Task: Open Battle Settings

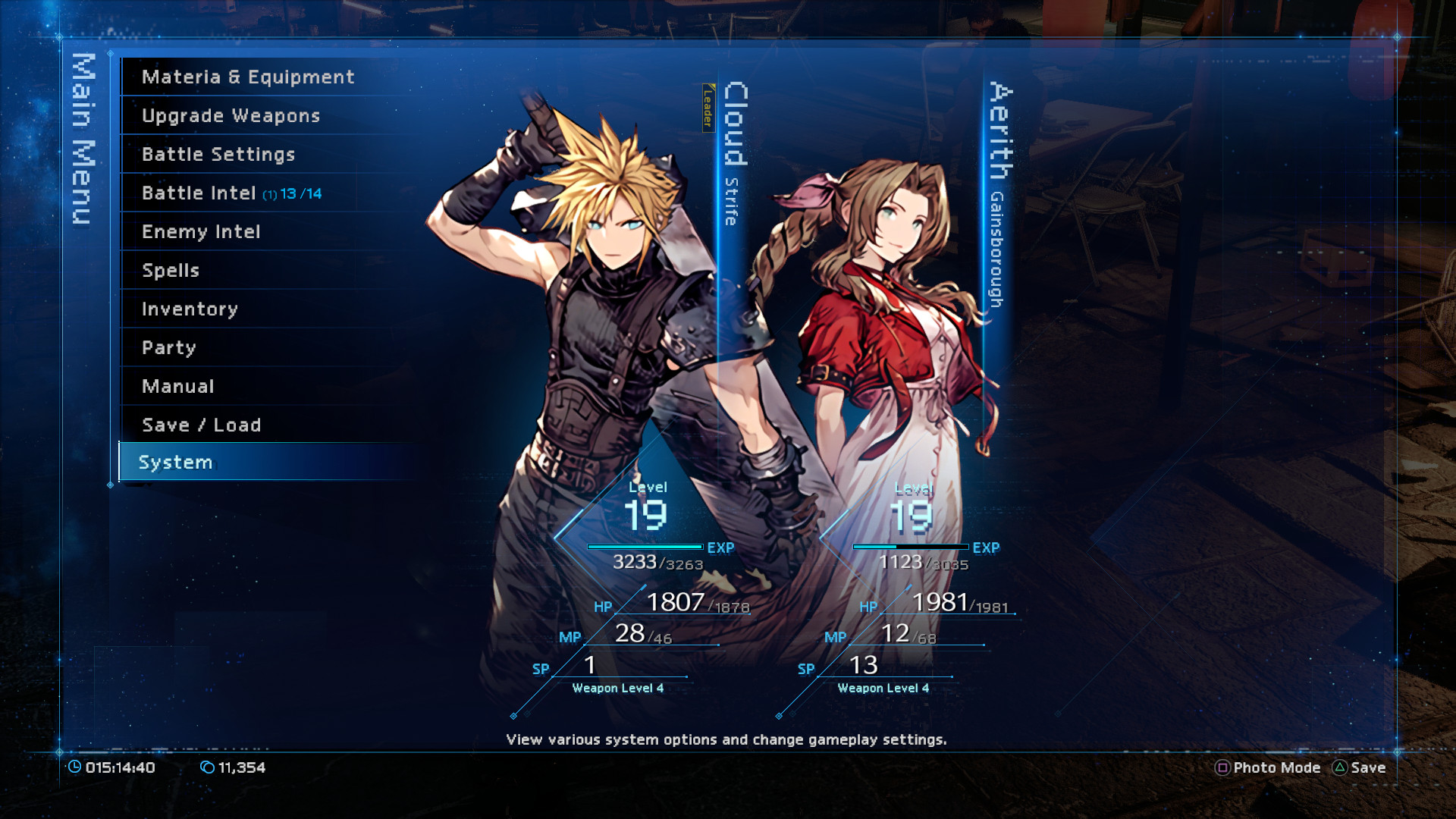Action: [218, 154]
